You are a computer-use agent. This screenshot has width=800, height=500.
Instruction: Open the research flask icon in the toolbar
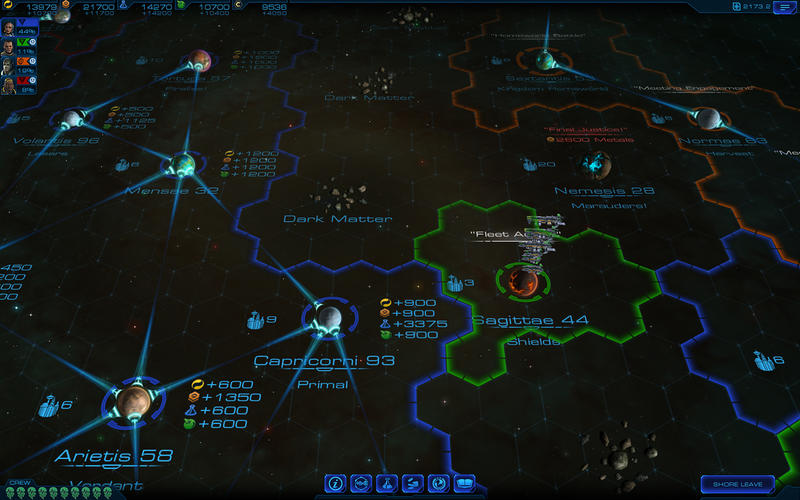(x=387, y=484)
